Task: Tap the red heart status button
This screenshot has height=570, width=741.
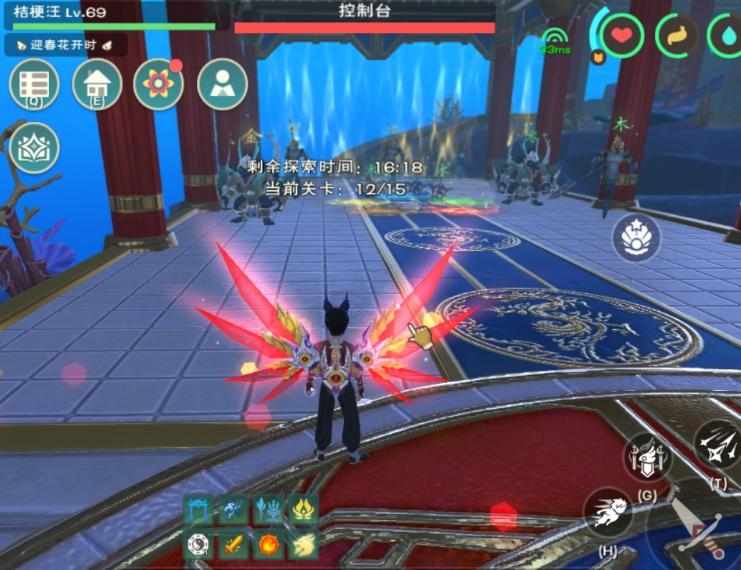Action: pyautogui.click(x=623, y=36)
